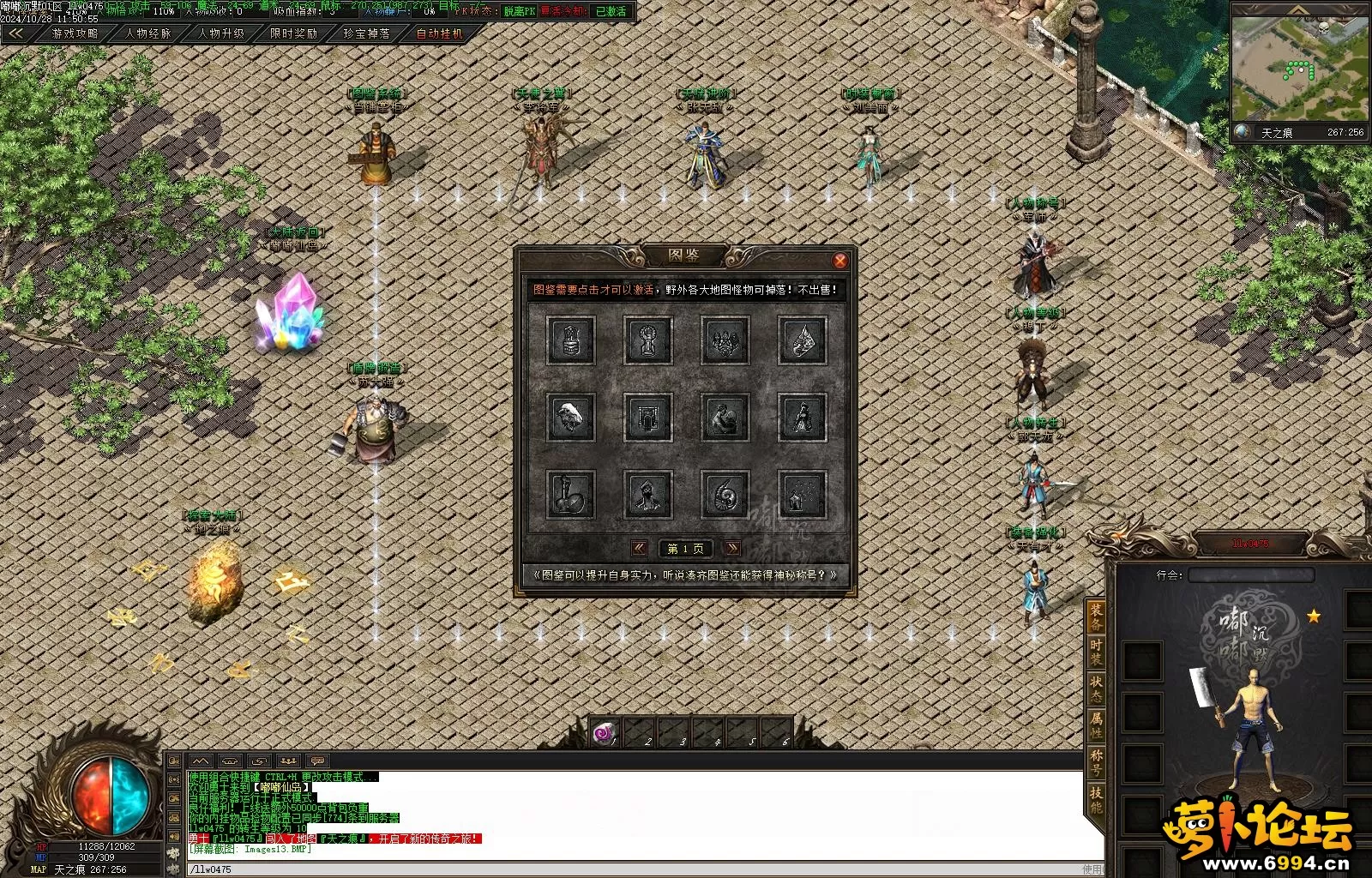Click the minimap of 天之痕
Screen dimensions: 1372x878
click(x=1299, y=69)
